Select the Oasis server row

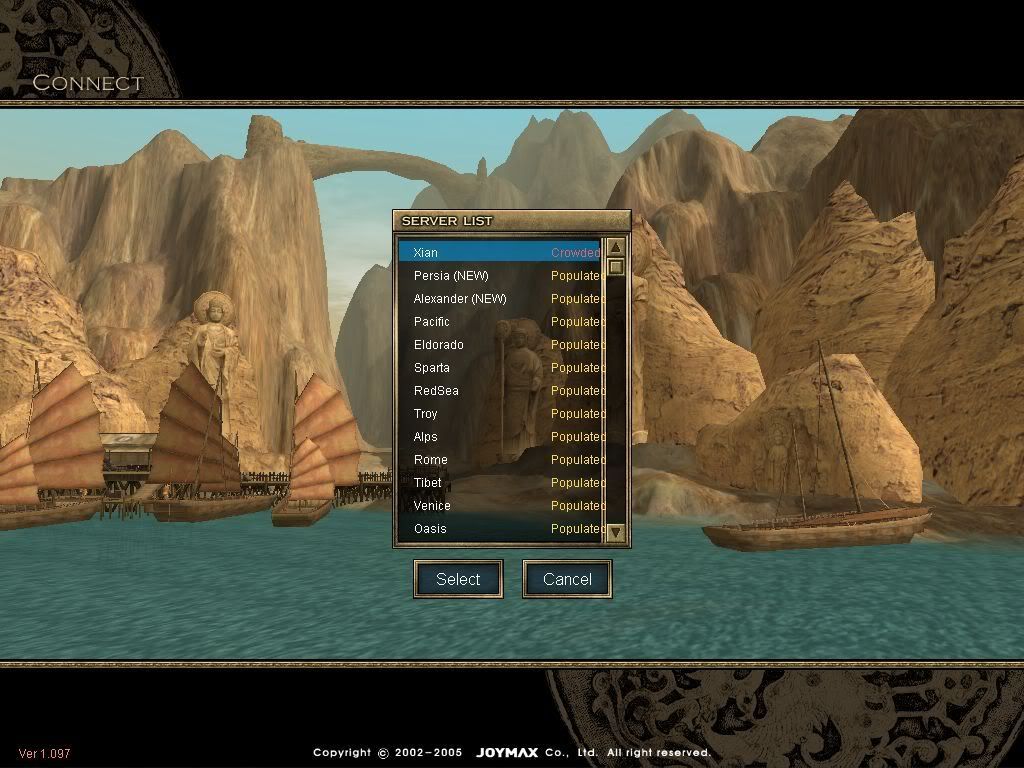coord(498,529)
